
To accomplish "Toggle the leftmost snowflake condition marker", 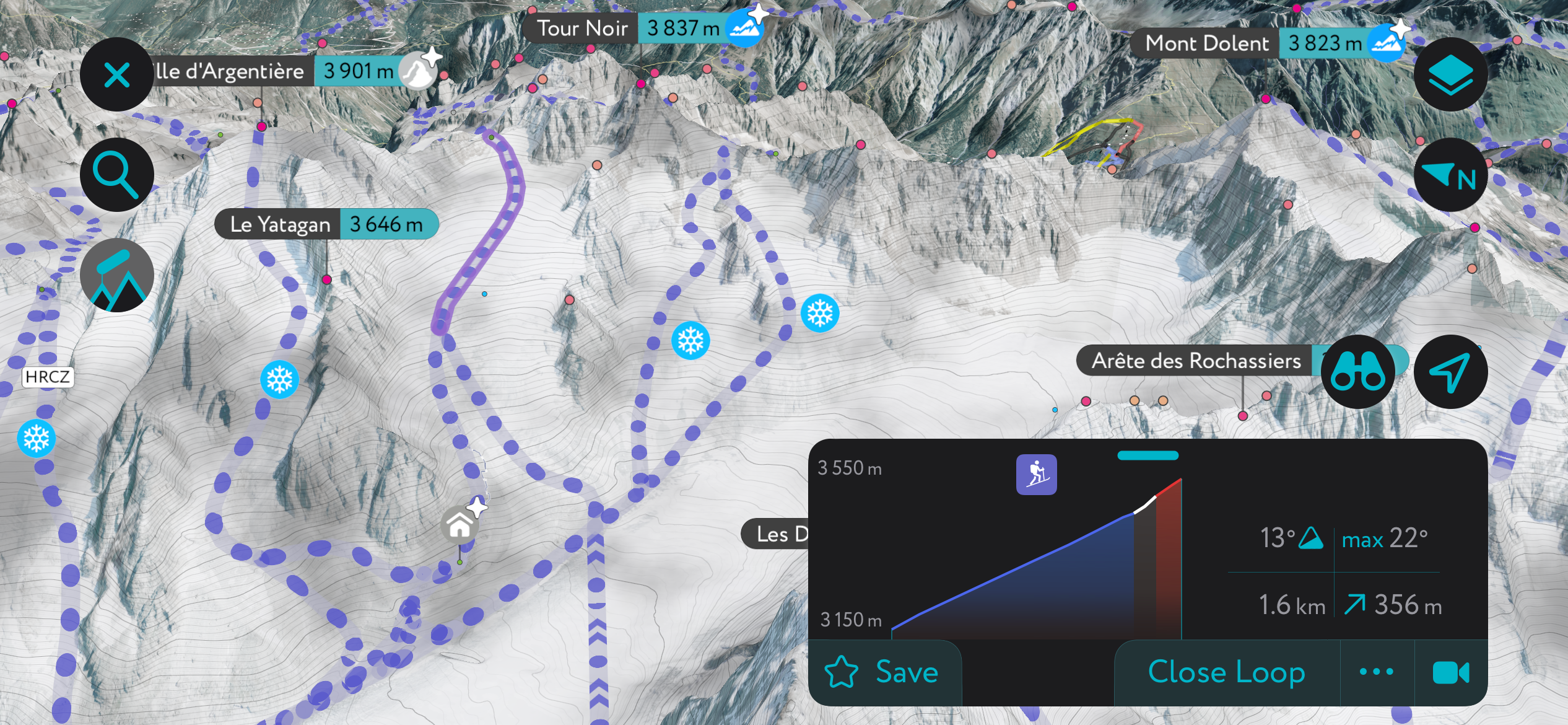I will 36,438.
